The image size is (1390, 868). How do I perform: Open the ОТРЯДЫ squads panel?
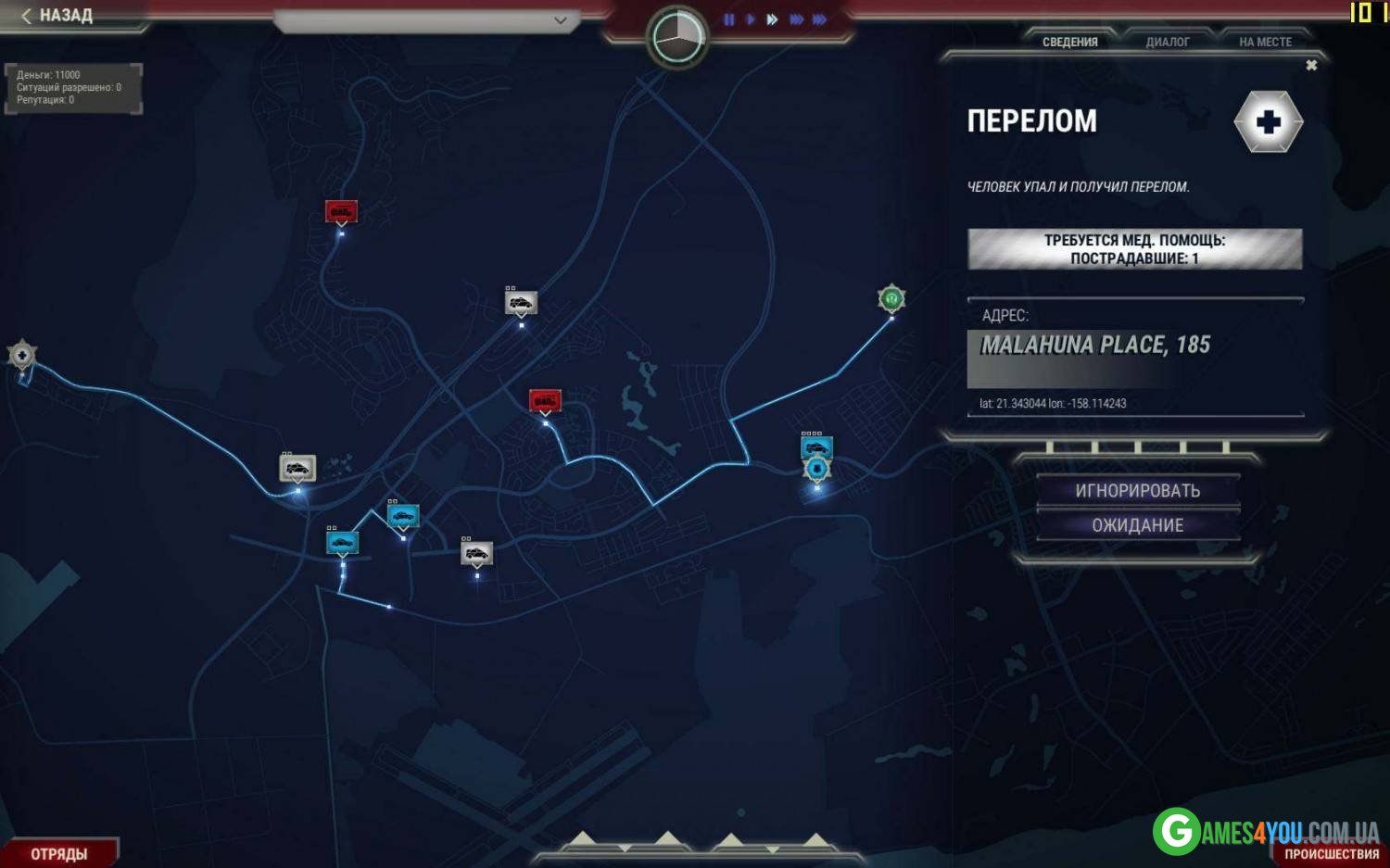point(59,853)
